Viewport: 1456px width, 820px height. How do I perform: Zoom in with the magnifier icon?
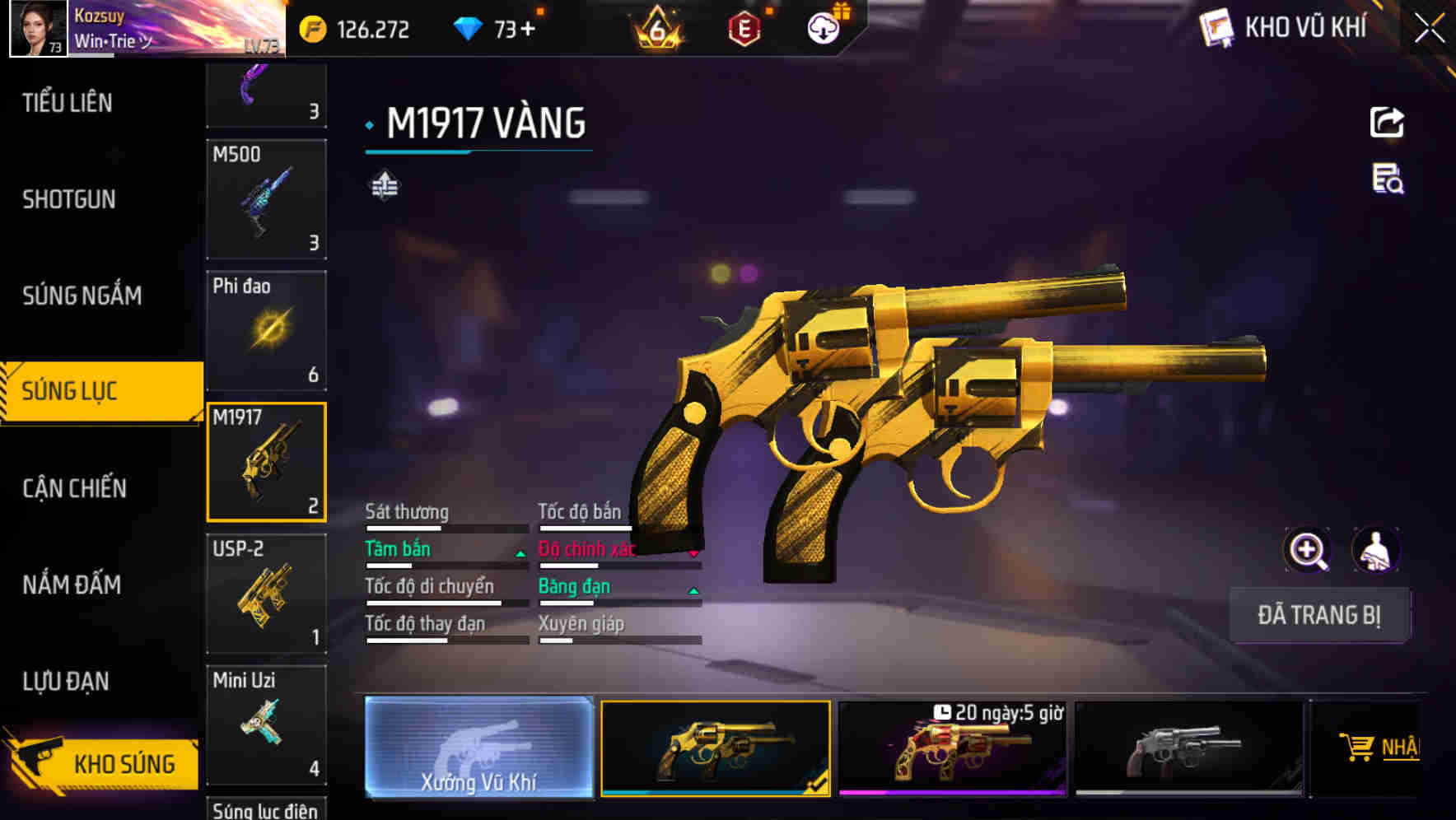point(1307,550)
